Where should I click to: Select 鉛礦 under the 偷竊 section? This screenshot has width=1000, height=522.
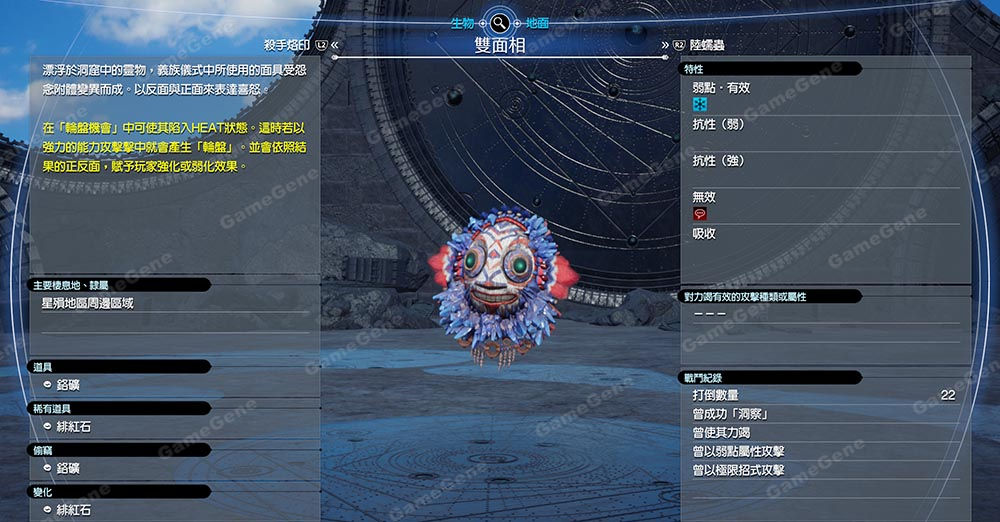point(68,469)
